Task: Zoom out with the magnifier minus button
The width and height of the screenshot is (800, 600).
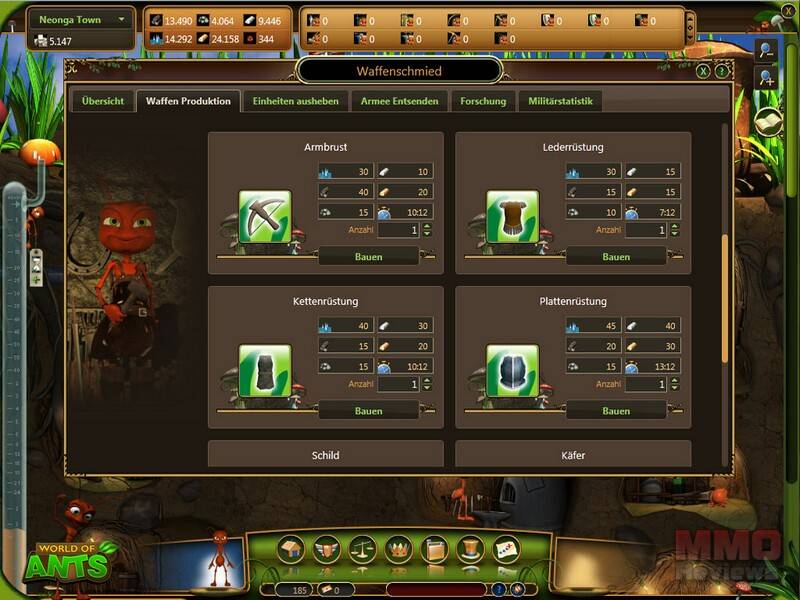Action: click(x=765, y=49)
